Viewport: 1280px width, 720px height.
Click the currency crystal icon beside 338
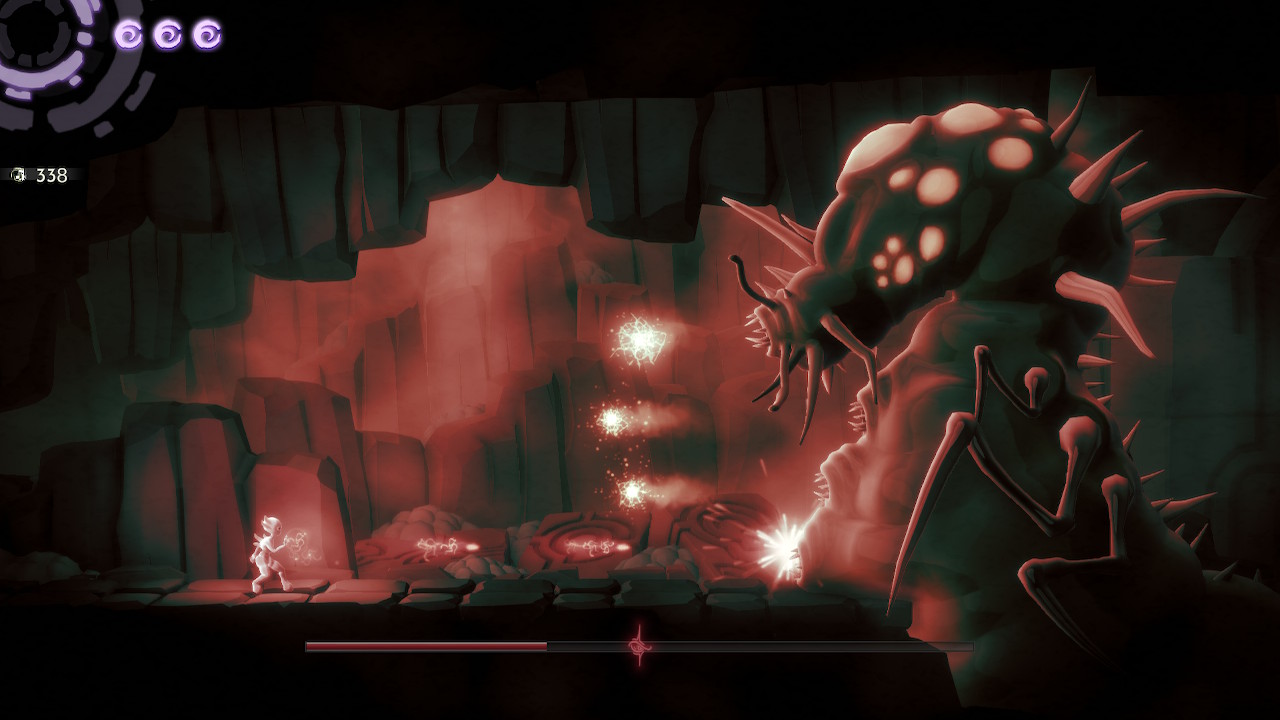click(20, 174)
